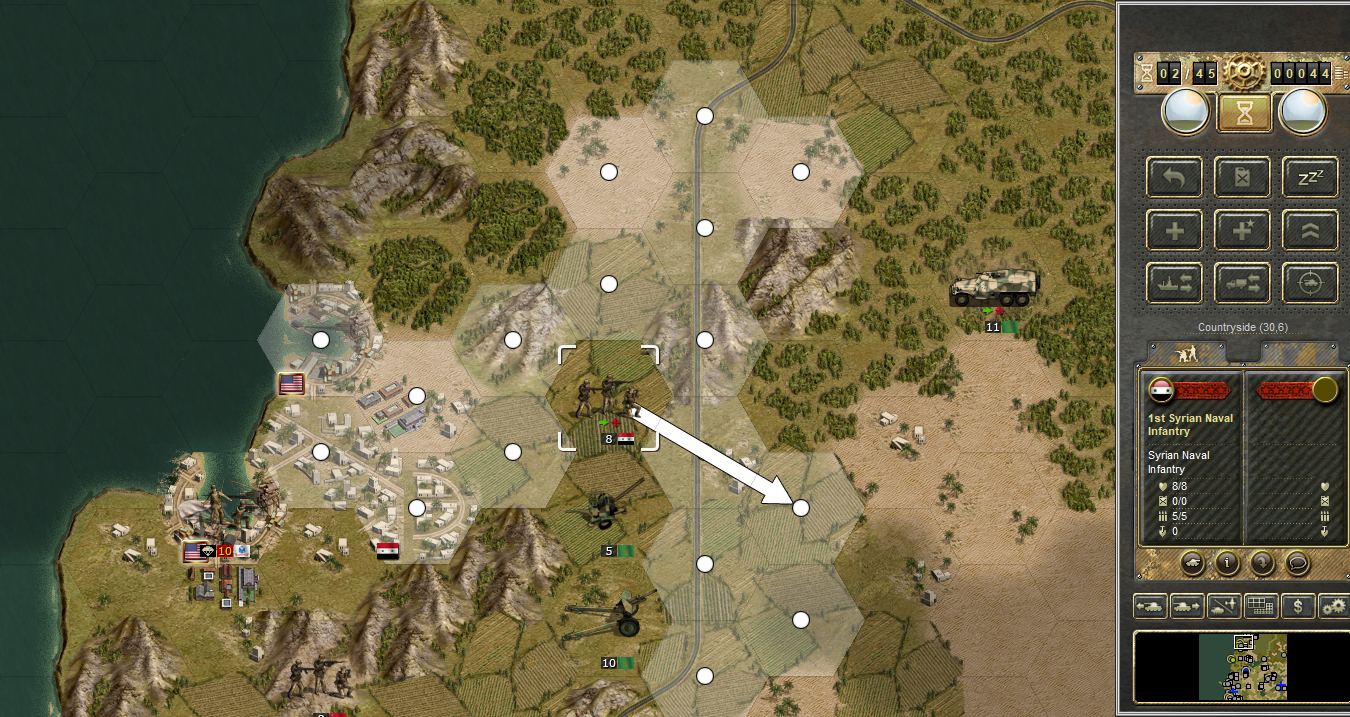
Task: Open the gears settings menu
Action: click(1333, 606)
